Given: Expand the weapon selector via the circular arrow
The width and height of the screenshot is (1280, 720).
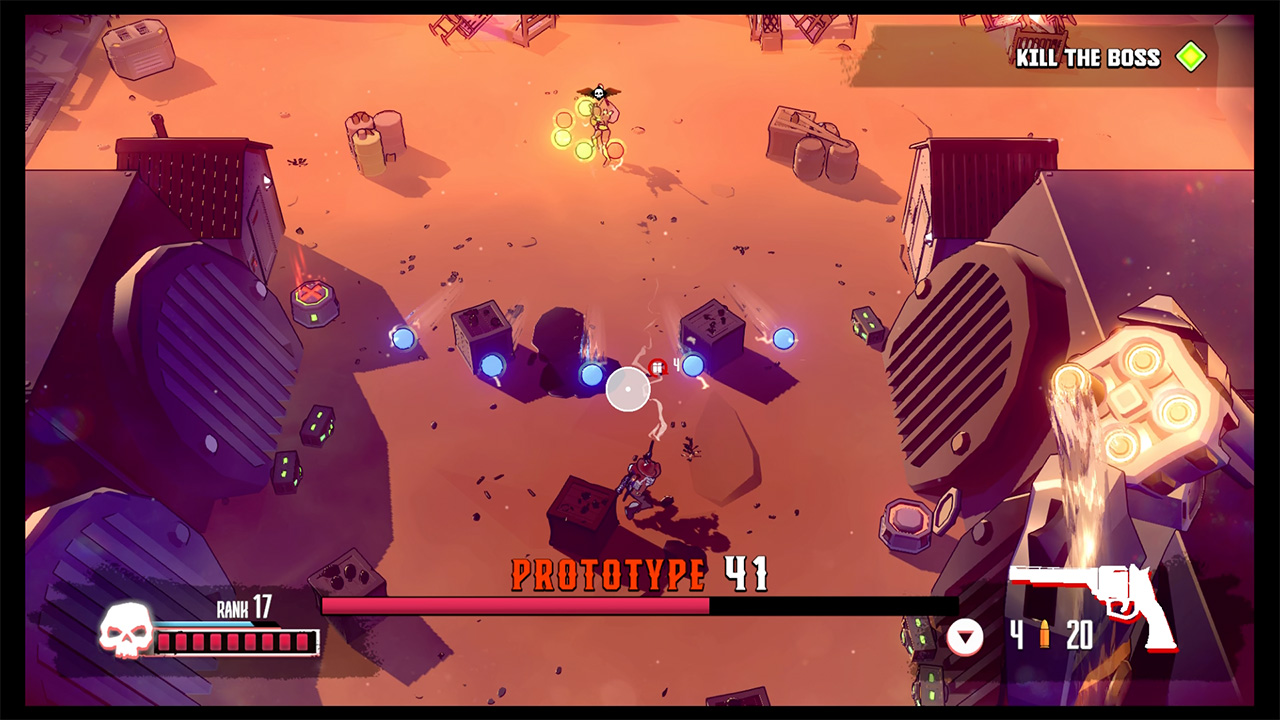Looking at the screenshot, I should point(963,634).
